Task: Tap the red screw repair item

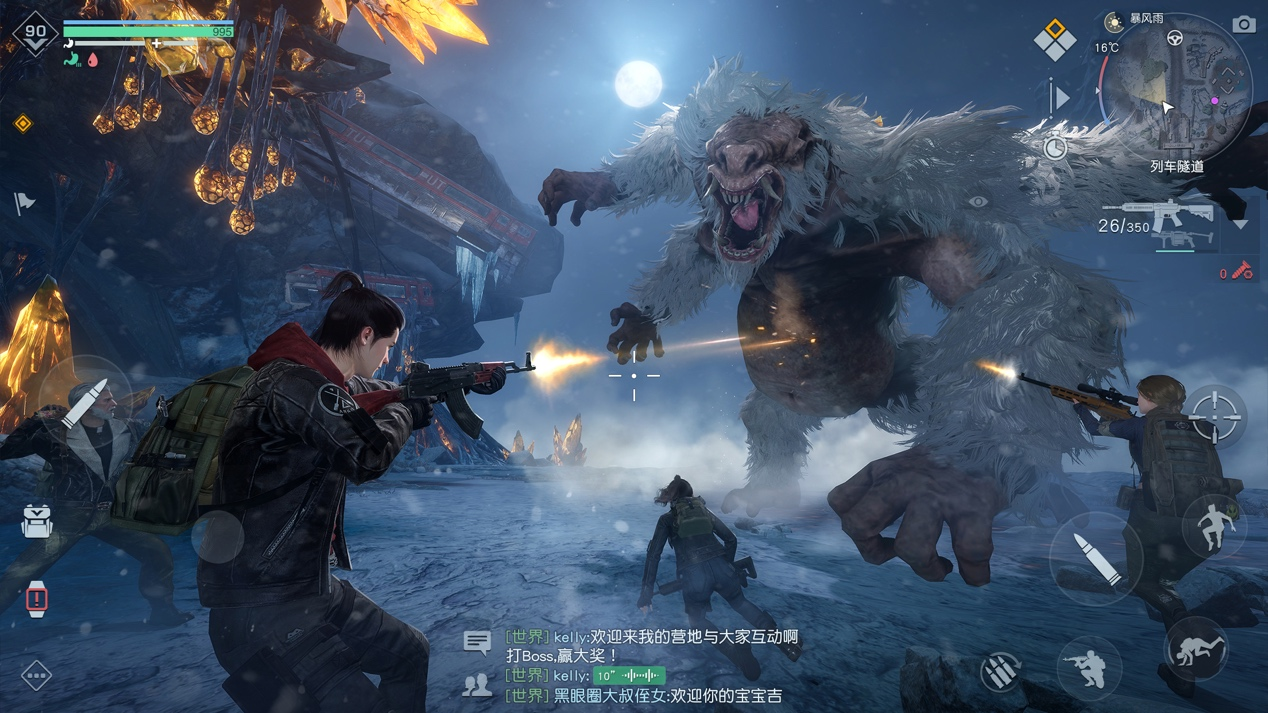Action: 1240,271
